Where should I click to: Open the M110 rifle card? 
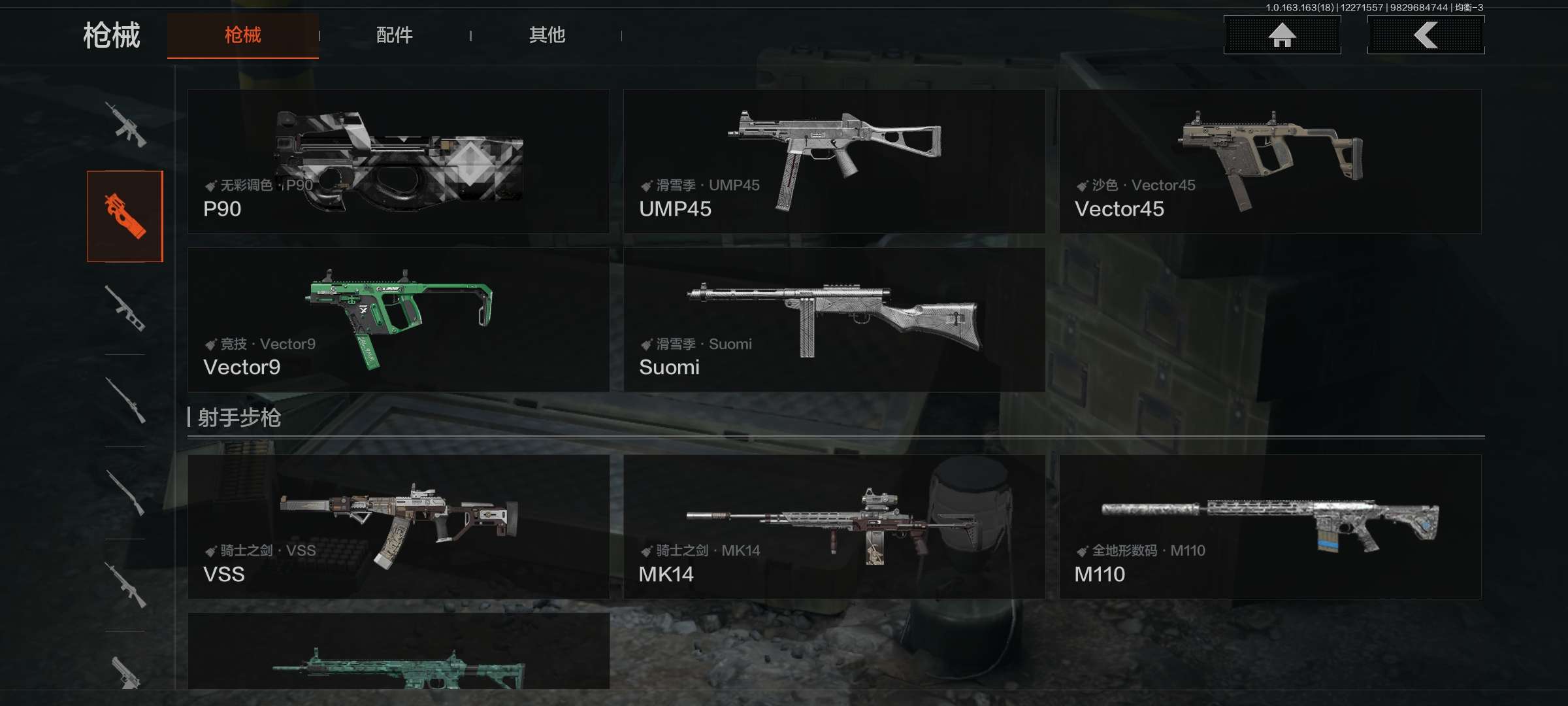1270,527
